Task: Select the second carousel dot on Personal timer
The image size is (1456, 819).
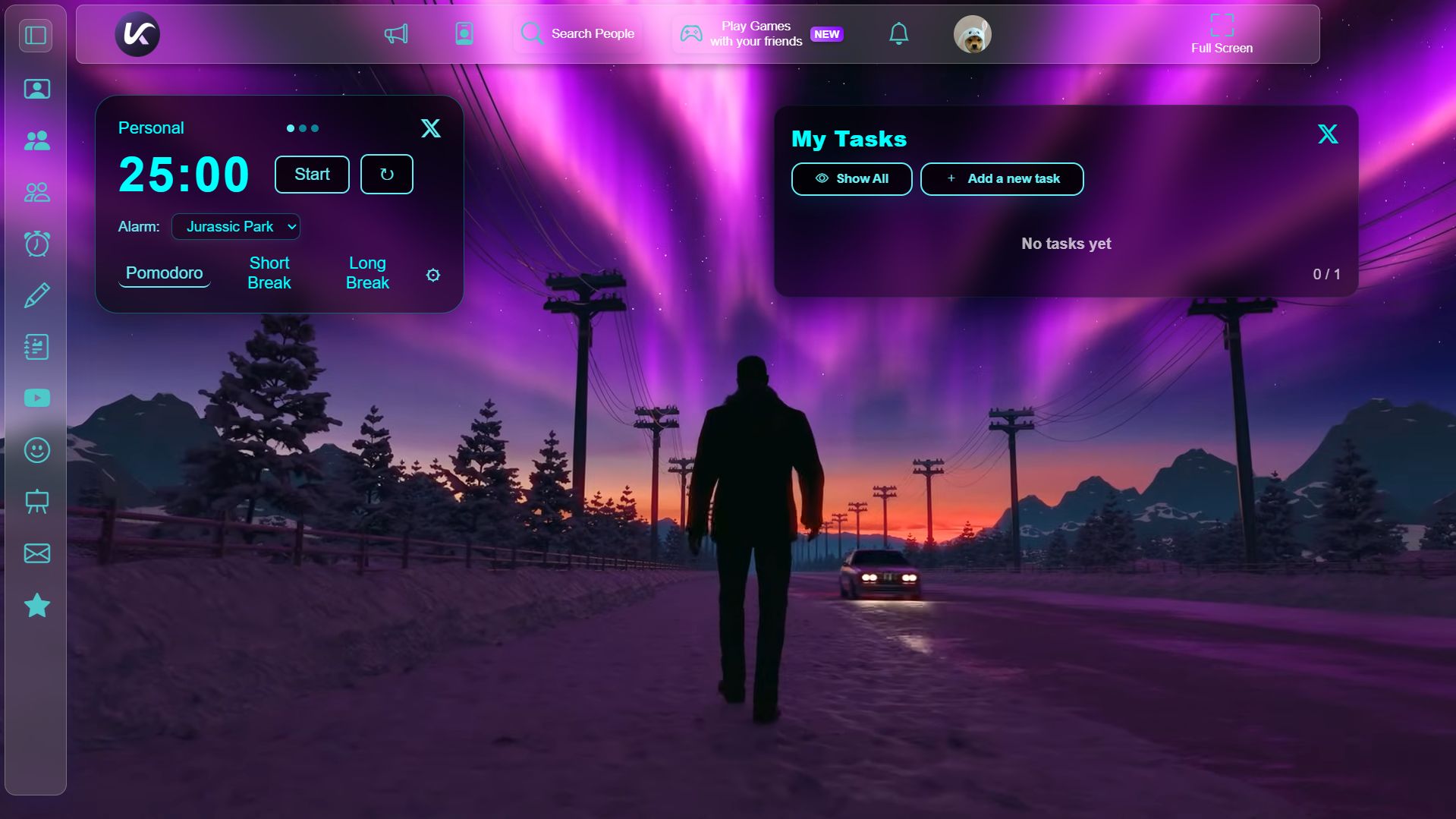Action: 303,128
